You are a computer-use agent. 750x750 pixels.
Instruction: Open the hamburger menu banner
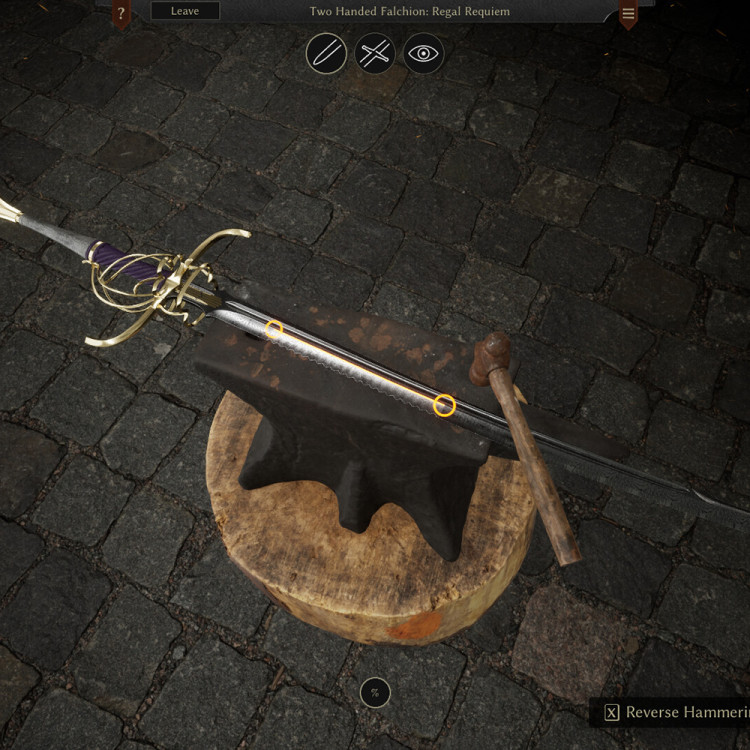(x=628, y=14)
